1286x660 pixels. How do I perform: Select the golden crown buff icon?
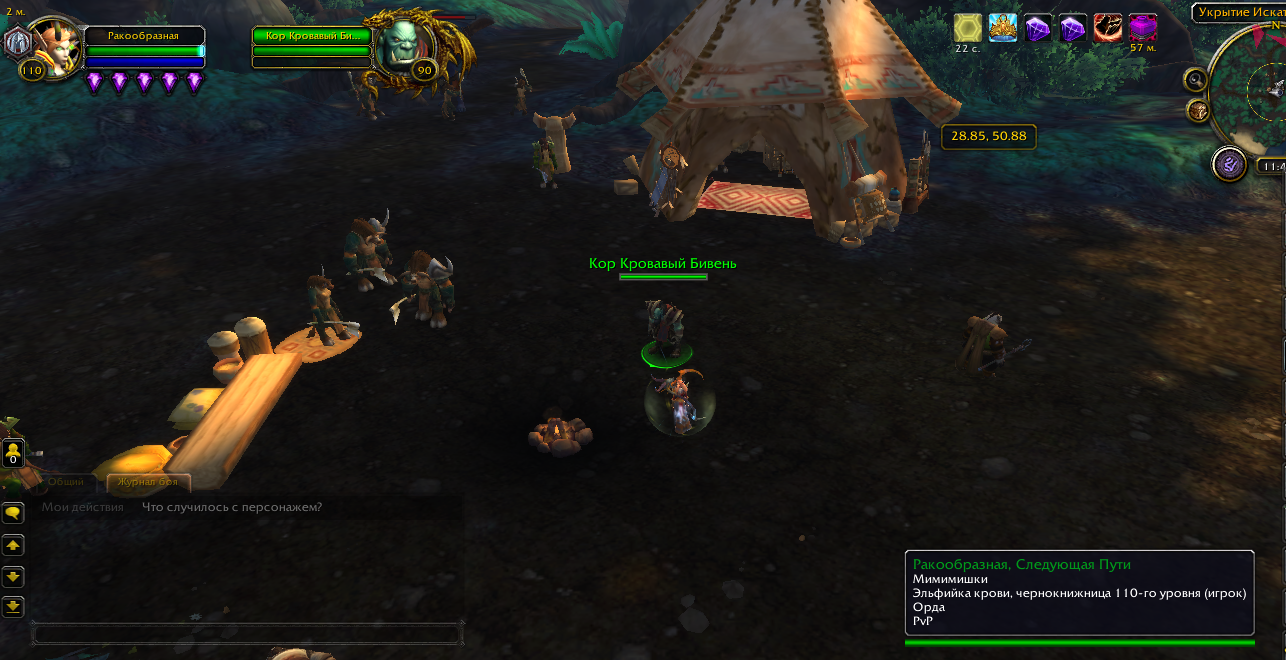1003,28
